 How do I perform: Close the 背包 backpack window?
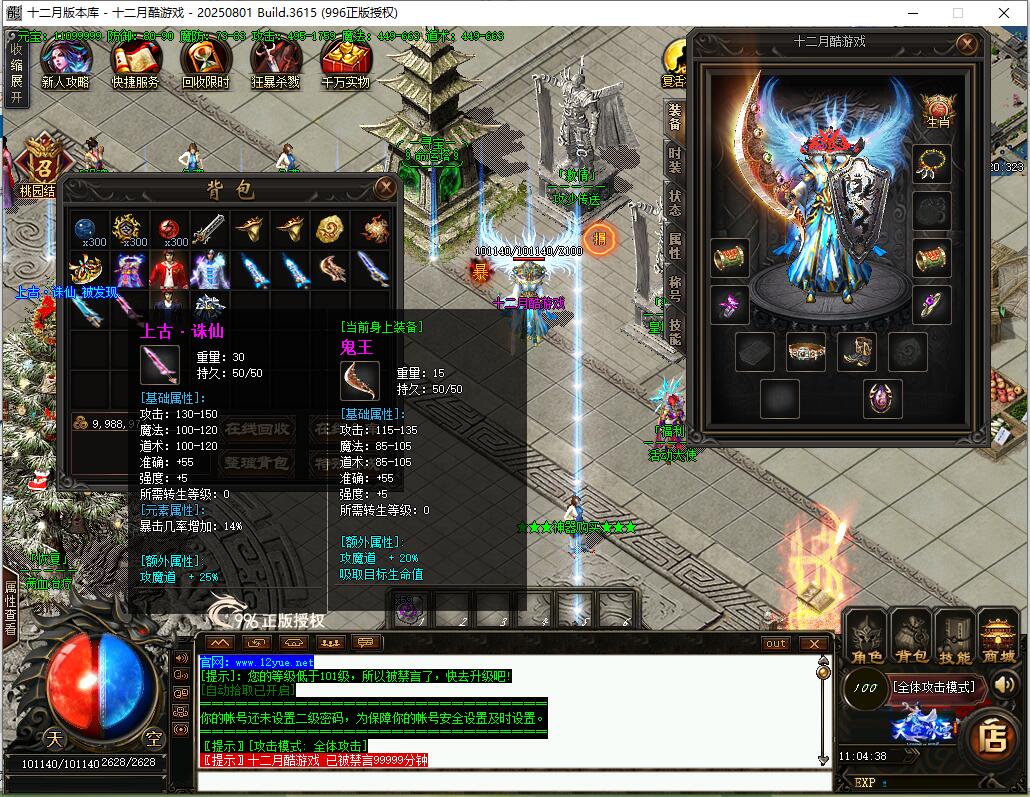pyautogui.click(x=384, y=187)
